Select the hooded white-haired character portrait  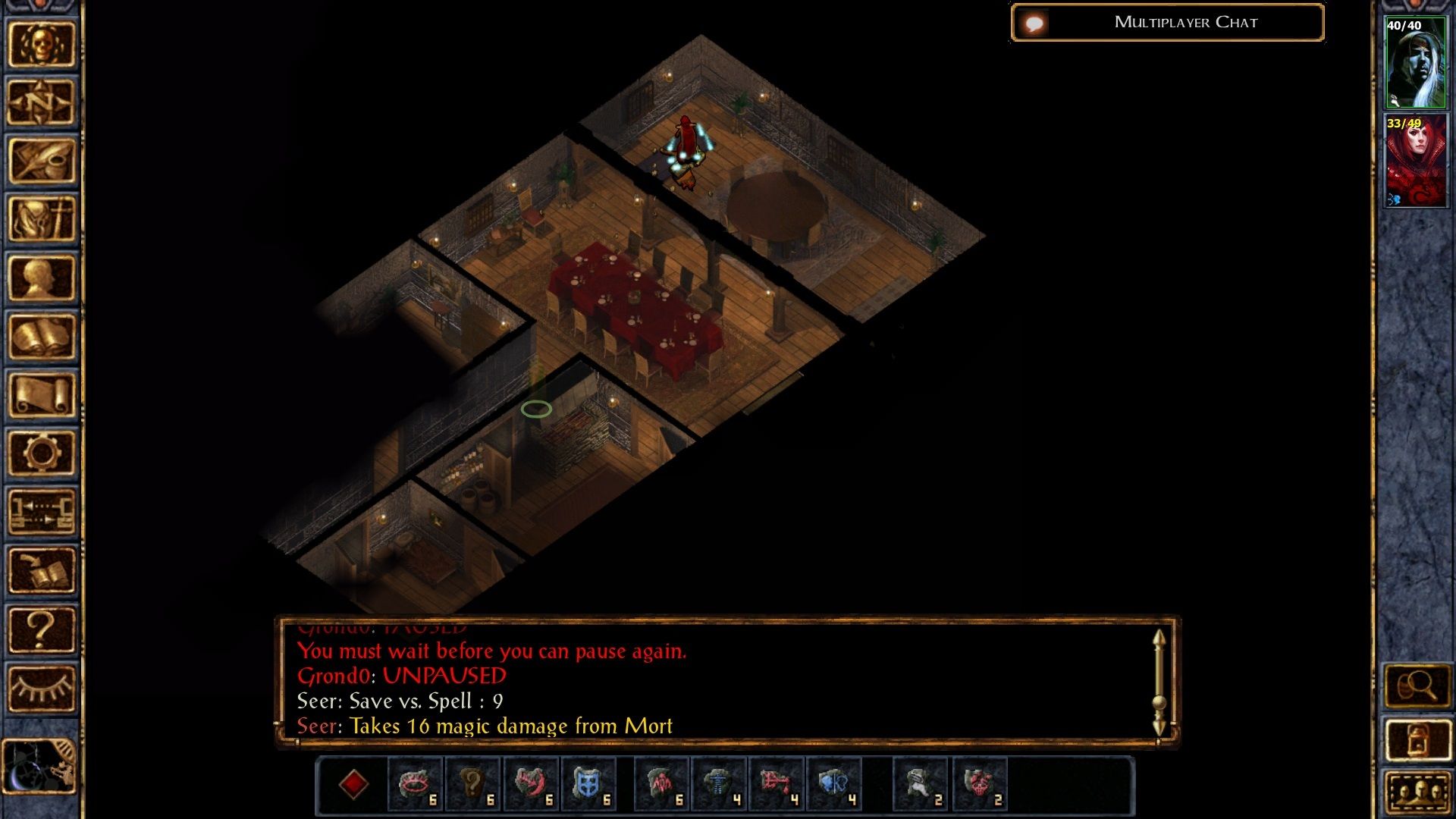coord(1415,64)
